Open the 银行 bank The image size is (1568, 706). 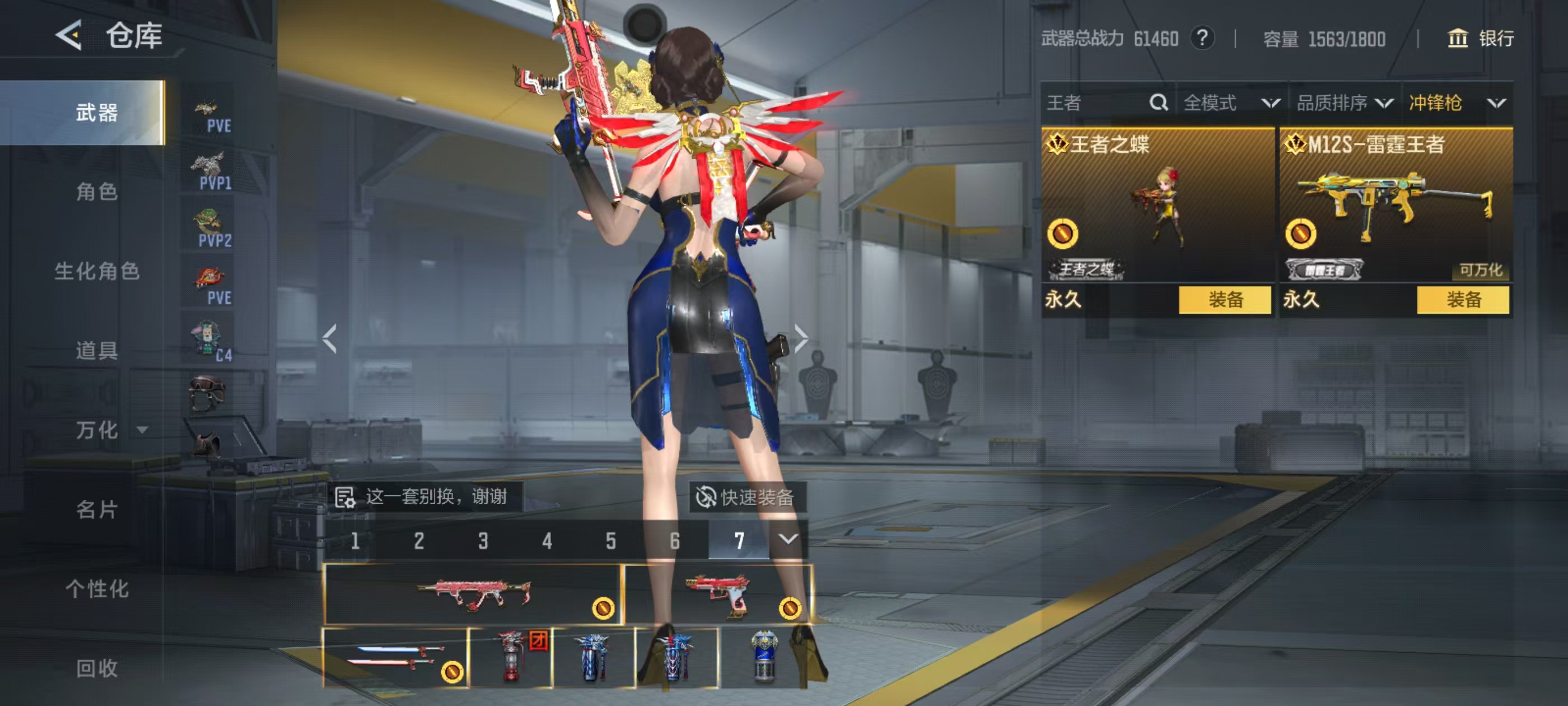coord(1480,38)
